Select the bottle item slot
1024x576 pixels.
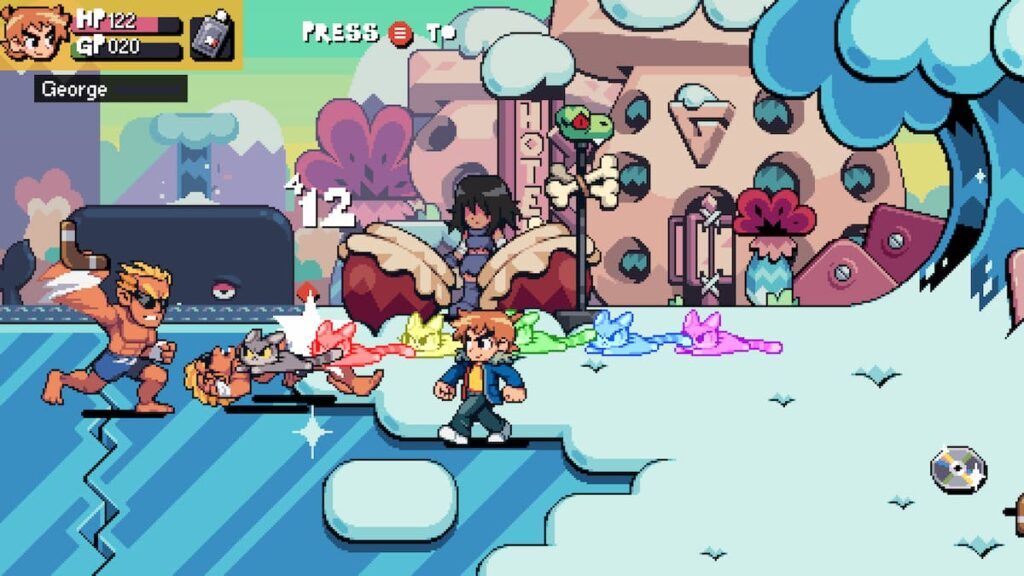click(x=212, y=36)
